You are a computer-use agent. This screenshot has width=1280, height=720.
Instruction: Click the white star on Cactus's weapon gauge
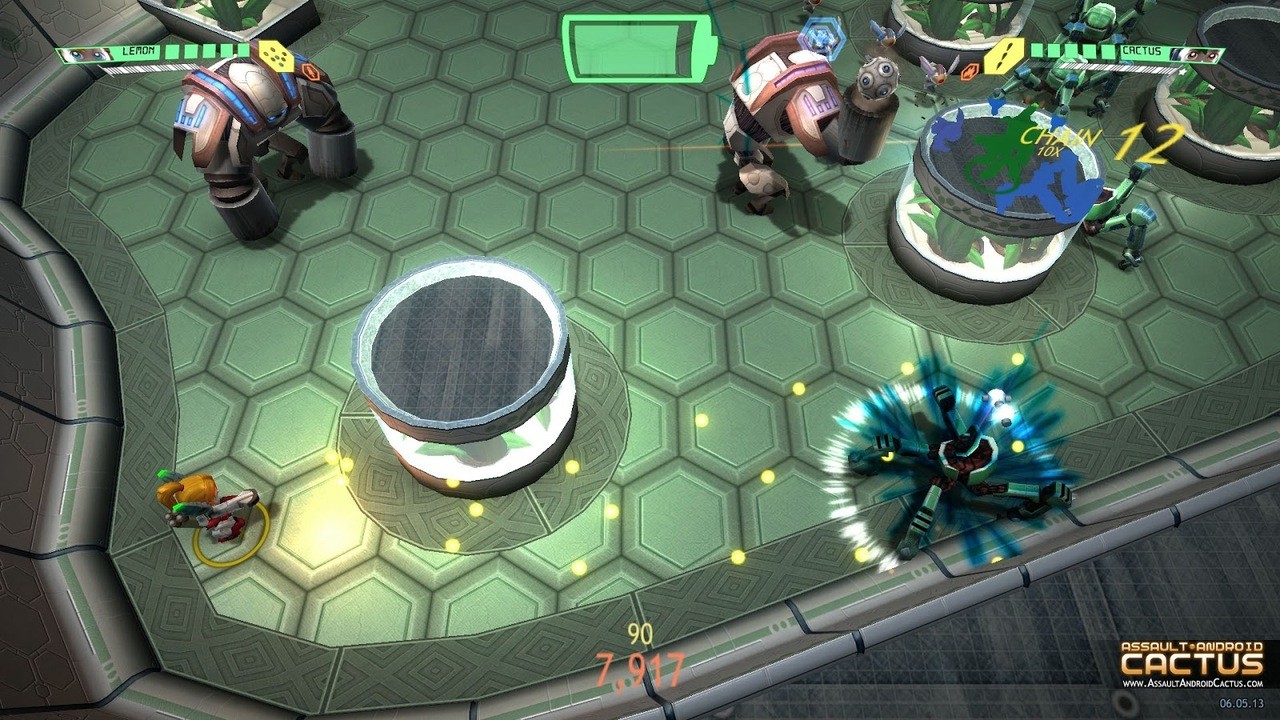coord(1181,71)
